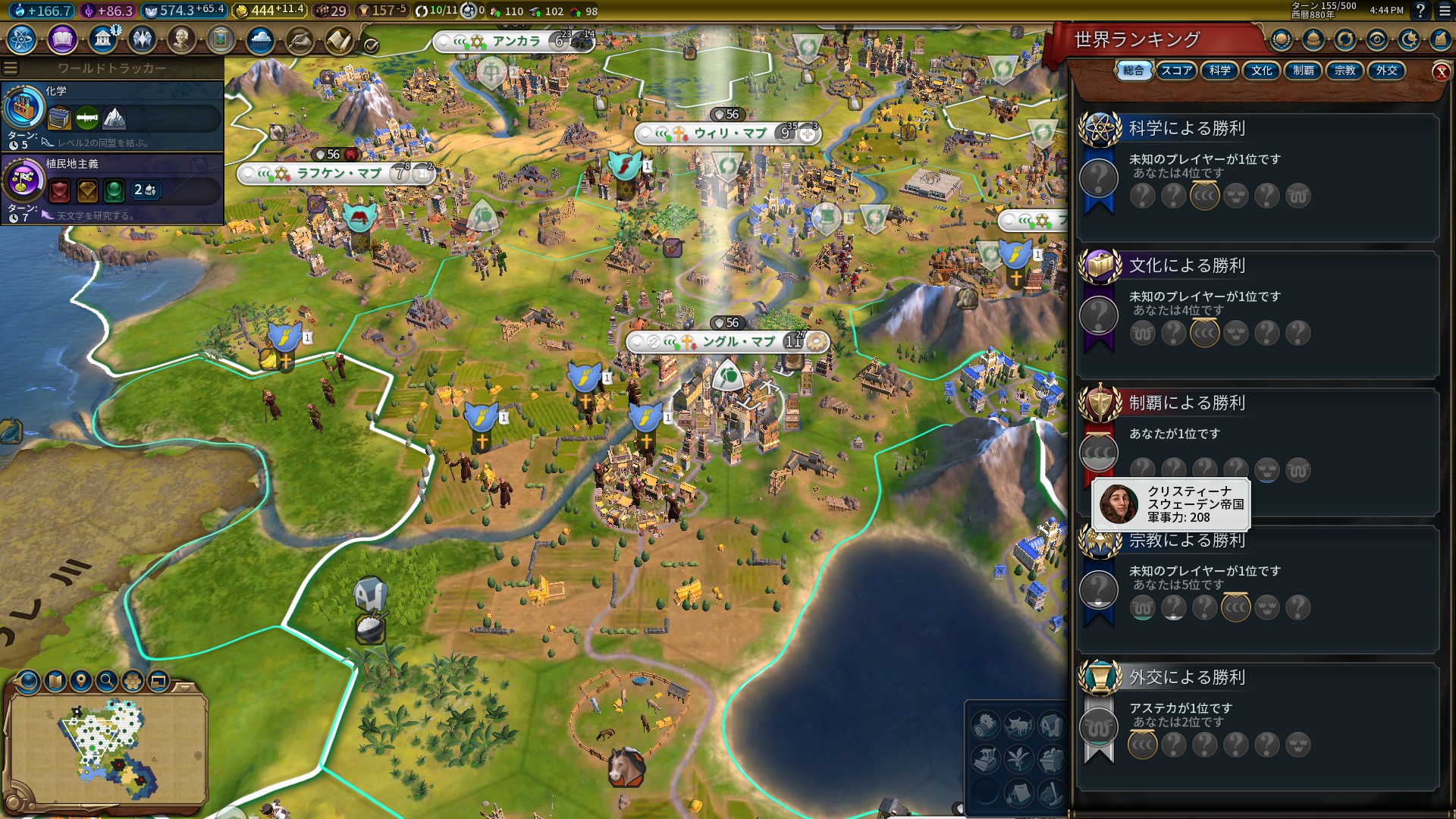Add a map pin from minimap toolbar
Image resolution: width=1456 pixels, height=819 pixels.
[x=81, y=680]
